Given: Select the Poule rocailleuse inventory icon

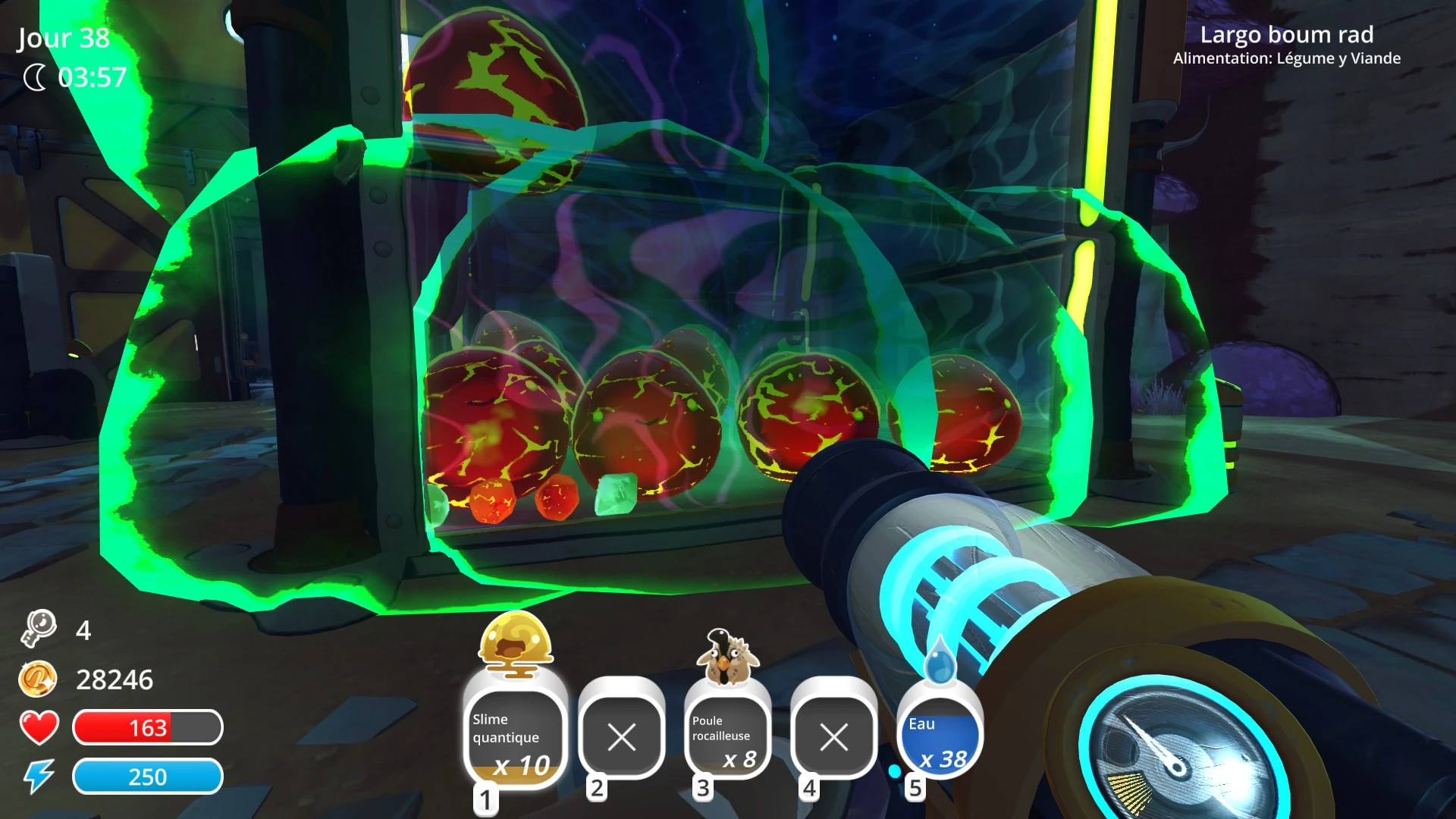Looking at the screenshot, I should tap(726, 736).
